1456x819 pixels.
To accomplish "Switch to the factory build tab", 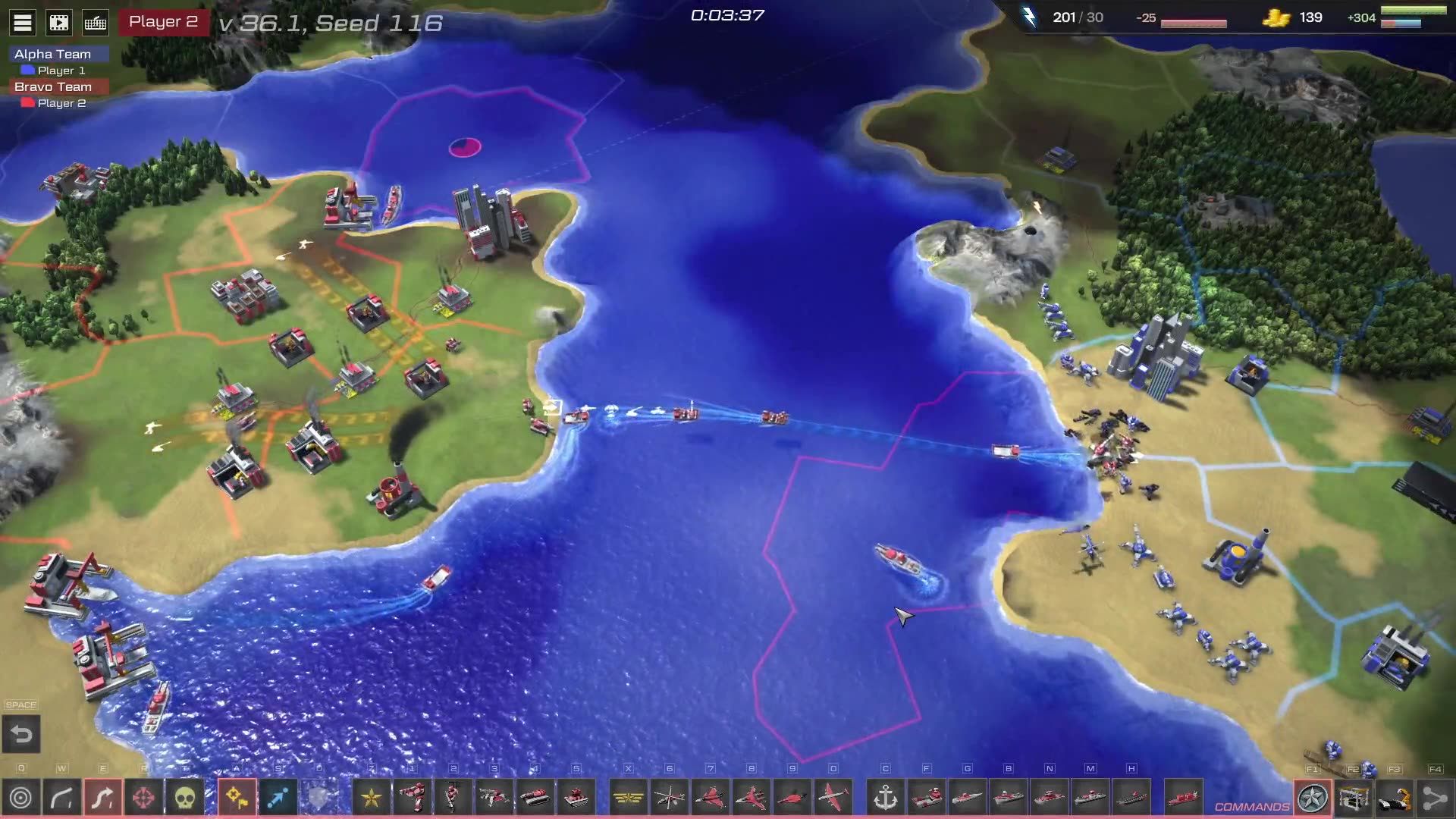I will click(x=1354, y=798).
